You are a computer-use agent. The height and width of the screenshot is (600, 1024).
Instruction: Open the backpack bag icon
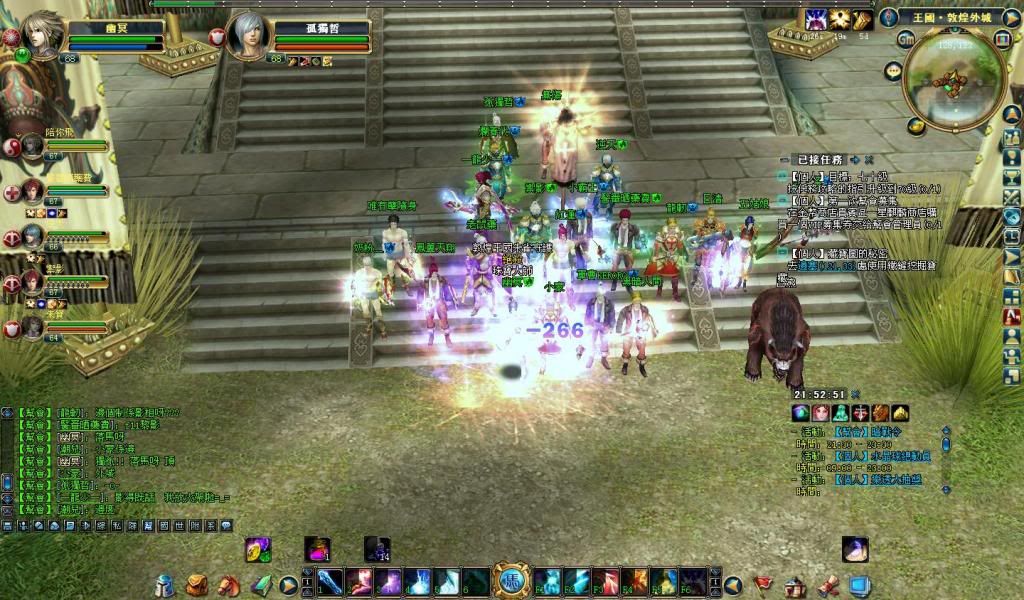[197, 585]
